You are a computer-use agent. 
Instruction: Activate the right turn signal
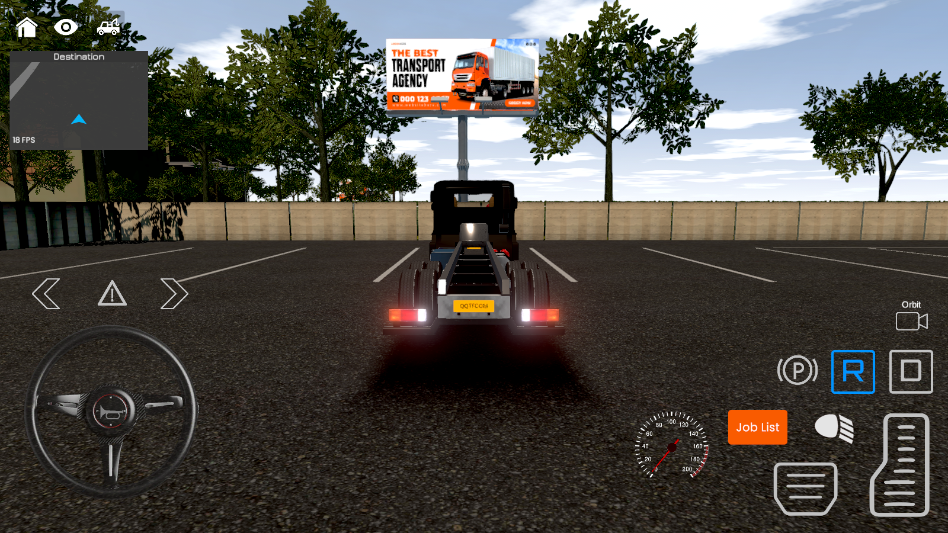point(174,294)
